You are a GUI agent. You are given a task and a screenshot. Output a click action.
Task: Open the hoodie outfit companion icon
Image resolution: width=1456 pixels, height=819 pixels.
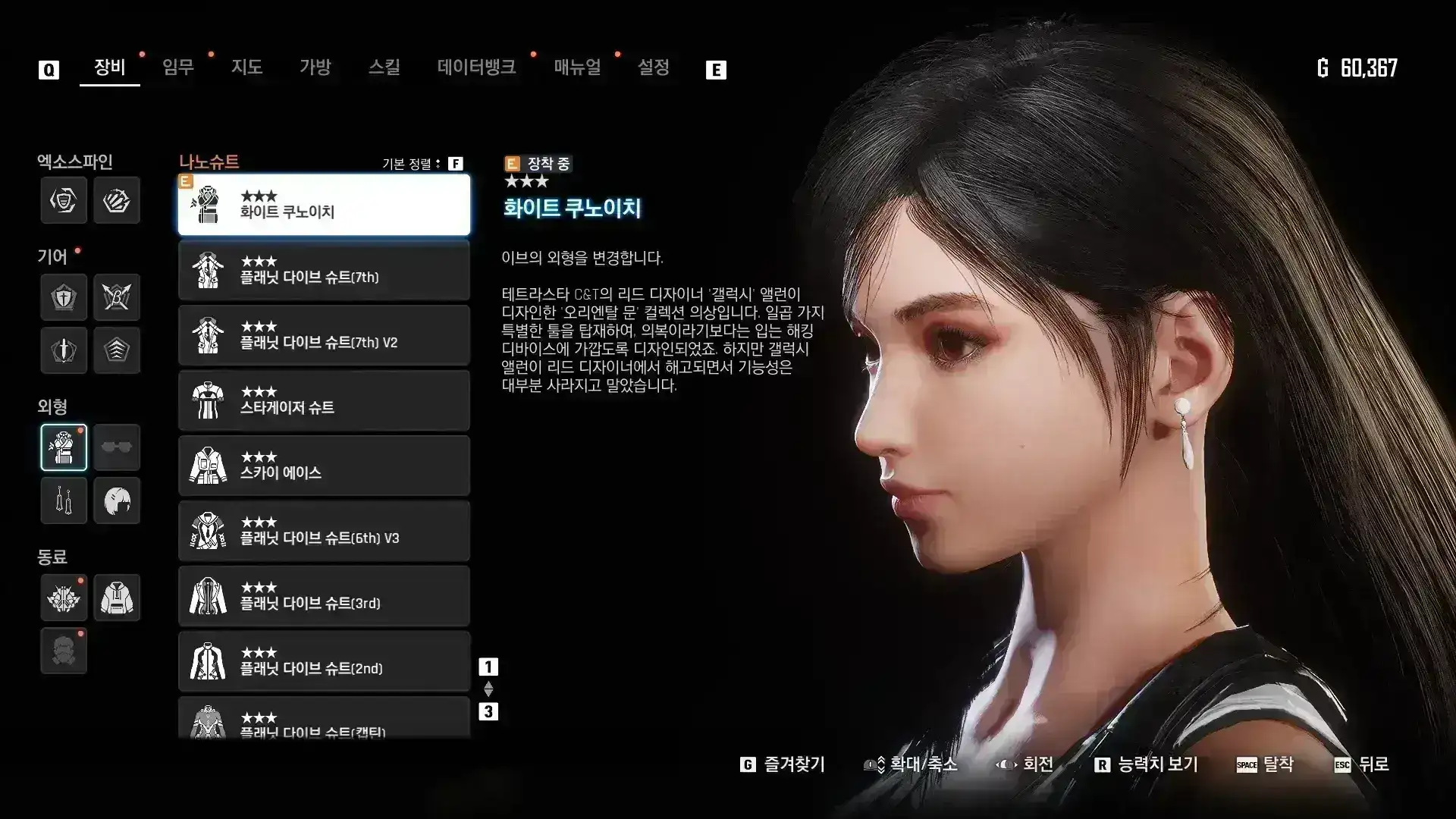(x=117, y=598)
